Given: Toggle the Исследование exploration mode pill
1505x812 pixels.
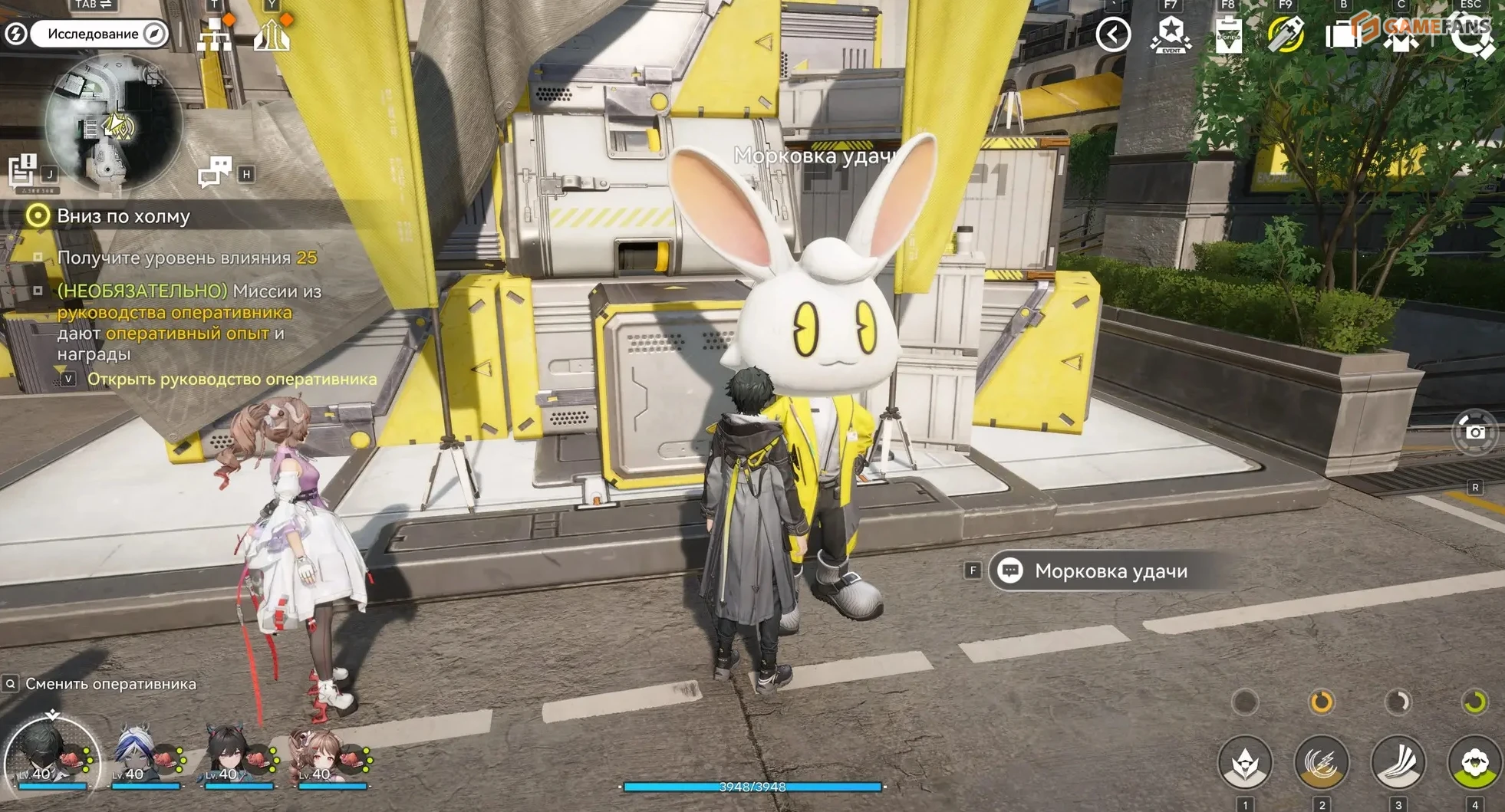Looking at the screenshot, I should click(x=98, y=34).
